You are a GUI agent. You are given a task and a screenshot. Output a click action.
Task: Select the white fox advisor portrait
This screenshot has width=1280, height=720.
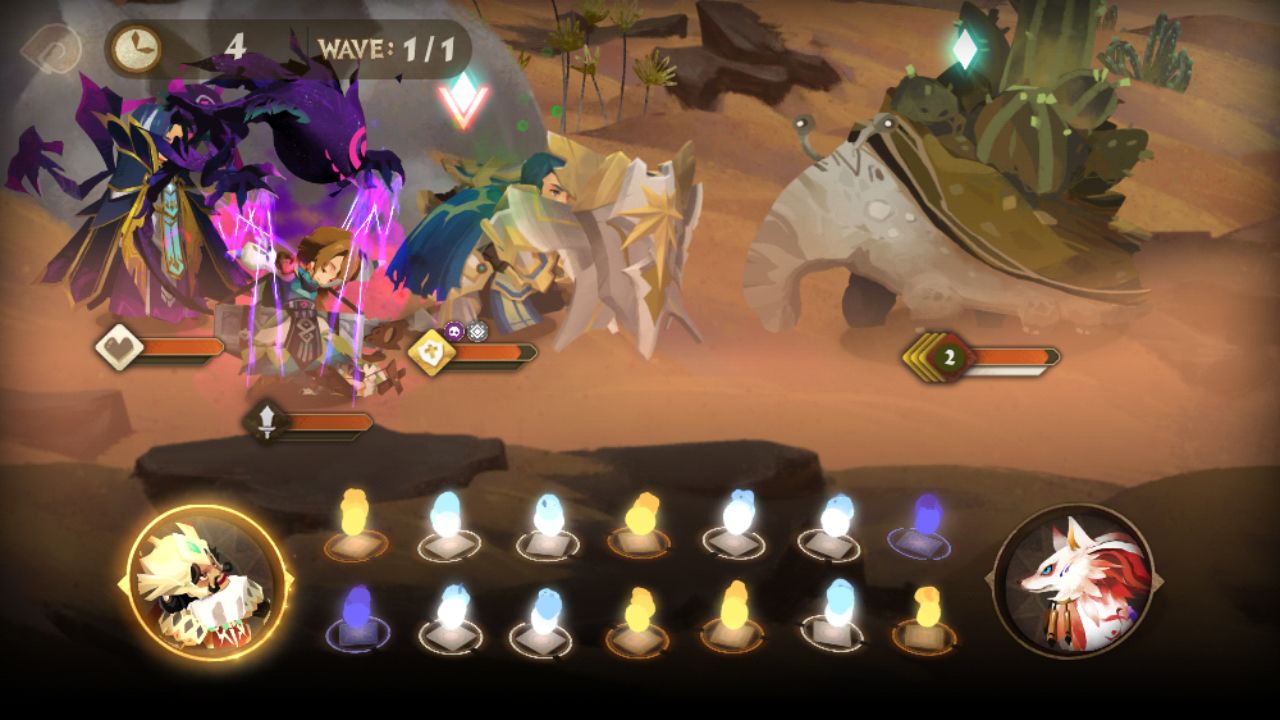pos(1074,581)
